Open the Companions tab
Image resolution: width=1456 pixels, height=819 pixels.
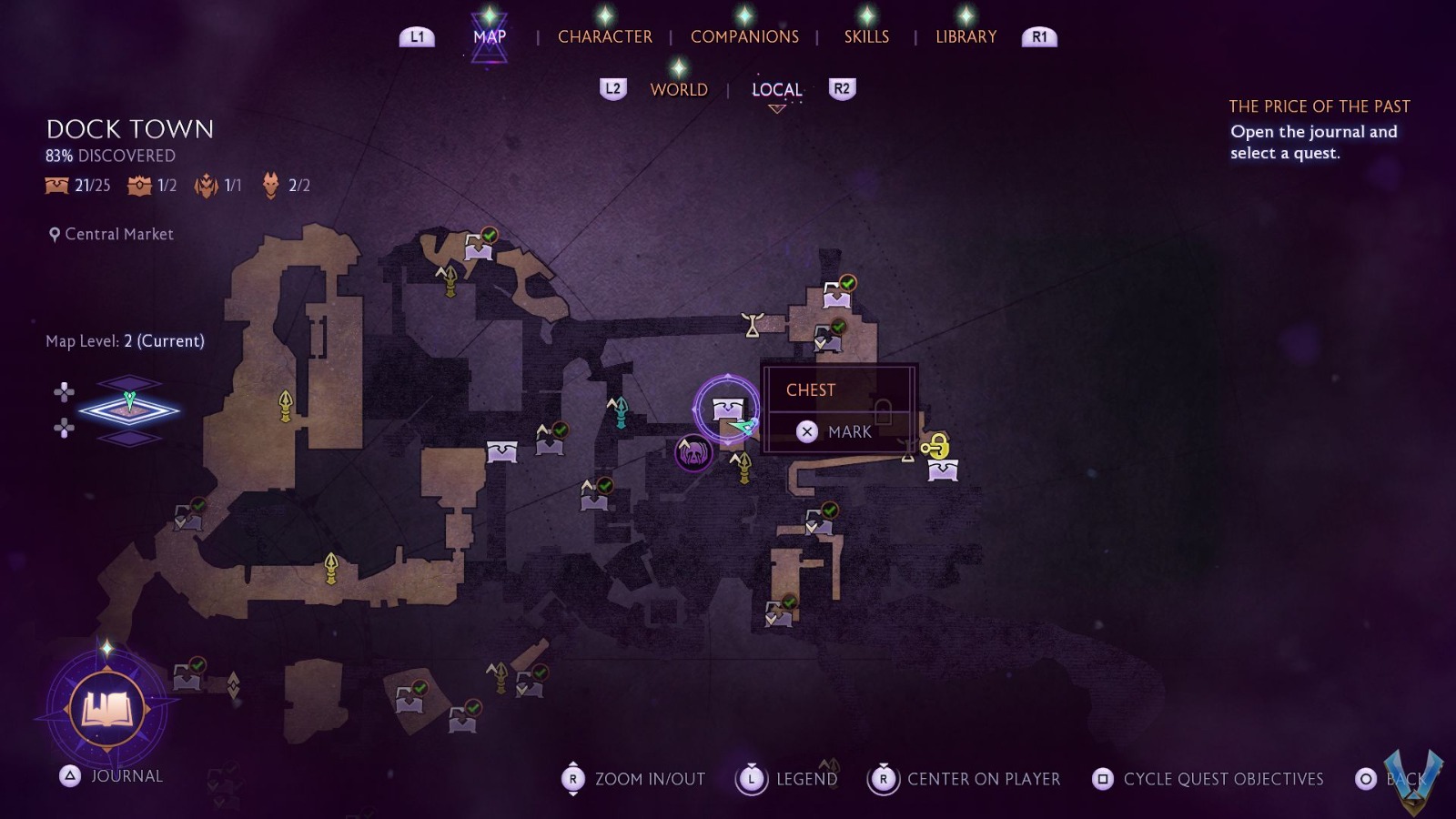(744, 36)
